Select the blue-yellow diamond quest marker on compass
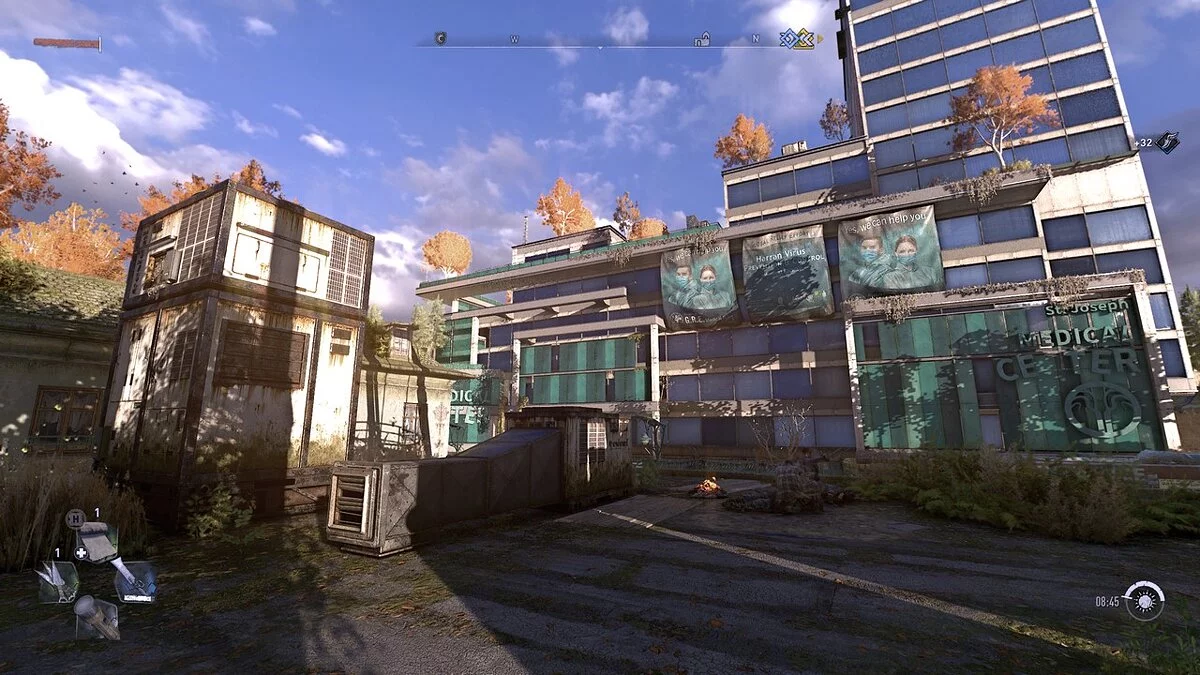This screenshot has width=1200, height=675. click(x=797, y=39)
